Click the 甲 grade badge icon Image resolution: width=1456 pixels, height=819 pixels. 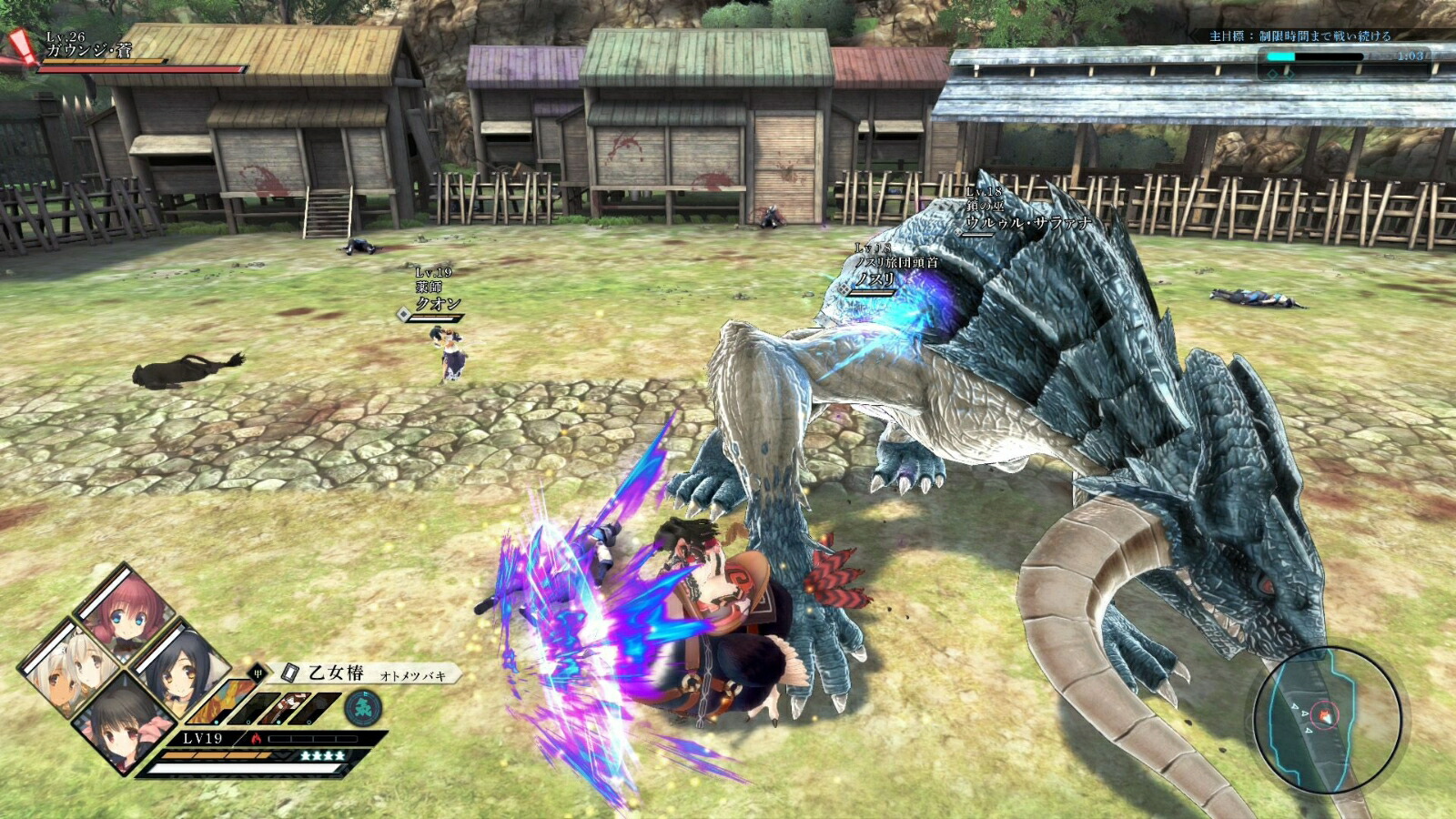click(258, 673)
